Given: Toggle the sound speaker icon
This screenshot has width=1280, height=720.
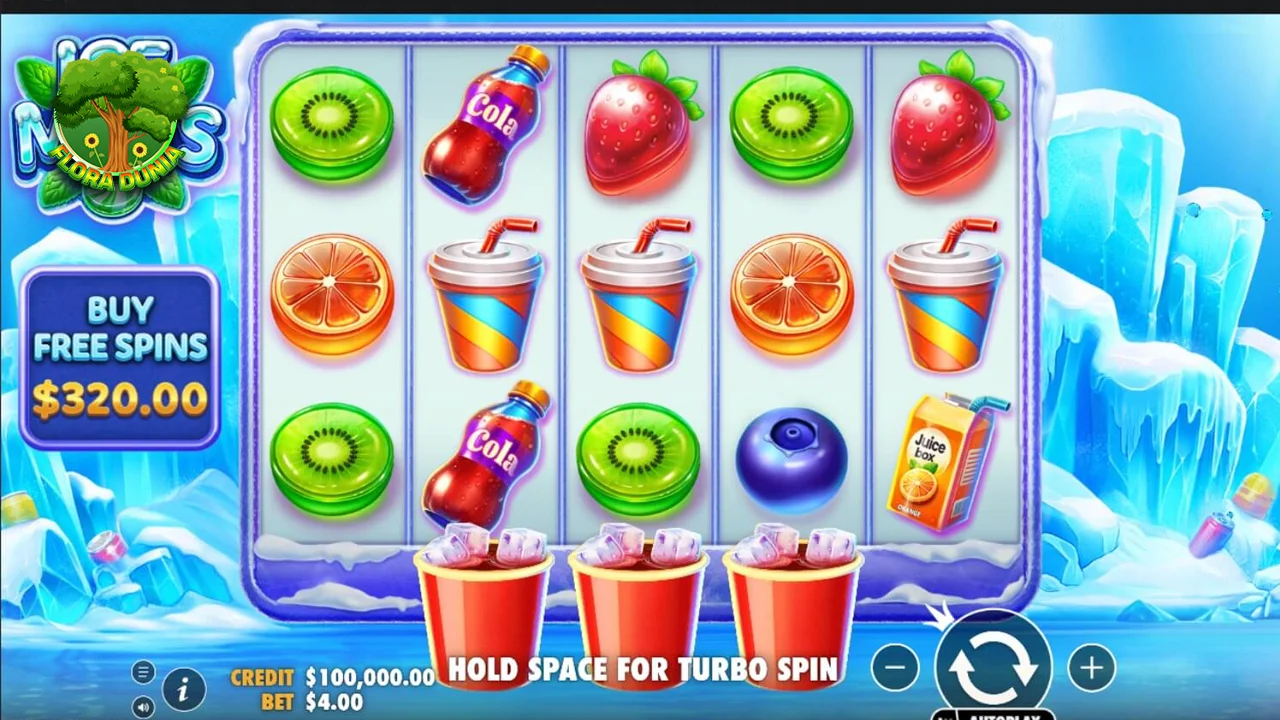Looking at the screenshot, I should 143,705.
